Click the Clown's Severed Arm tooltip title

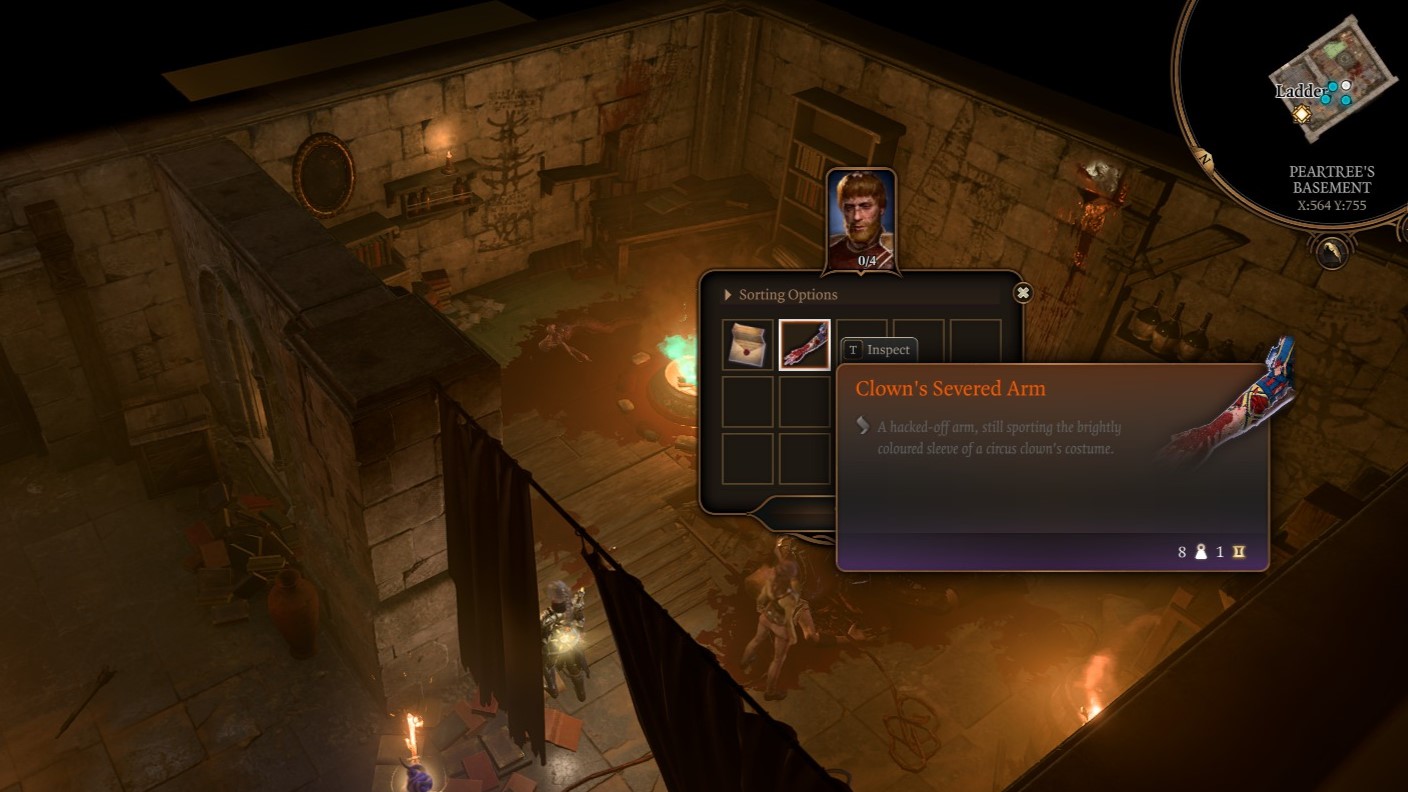click(950, 388)
